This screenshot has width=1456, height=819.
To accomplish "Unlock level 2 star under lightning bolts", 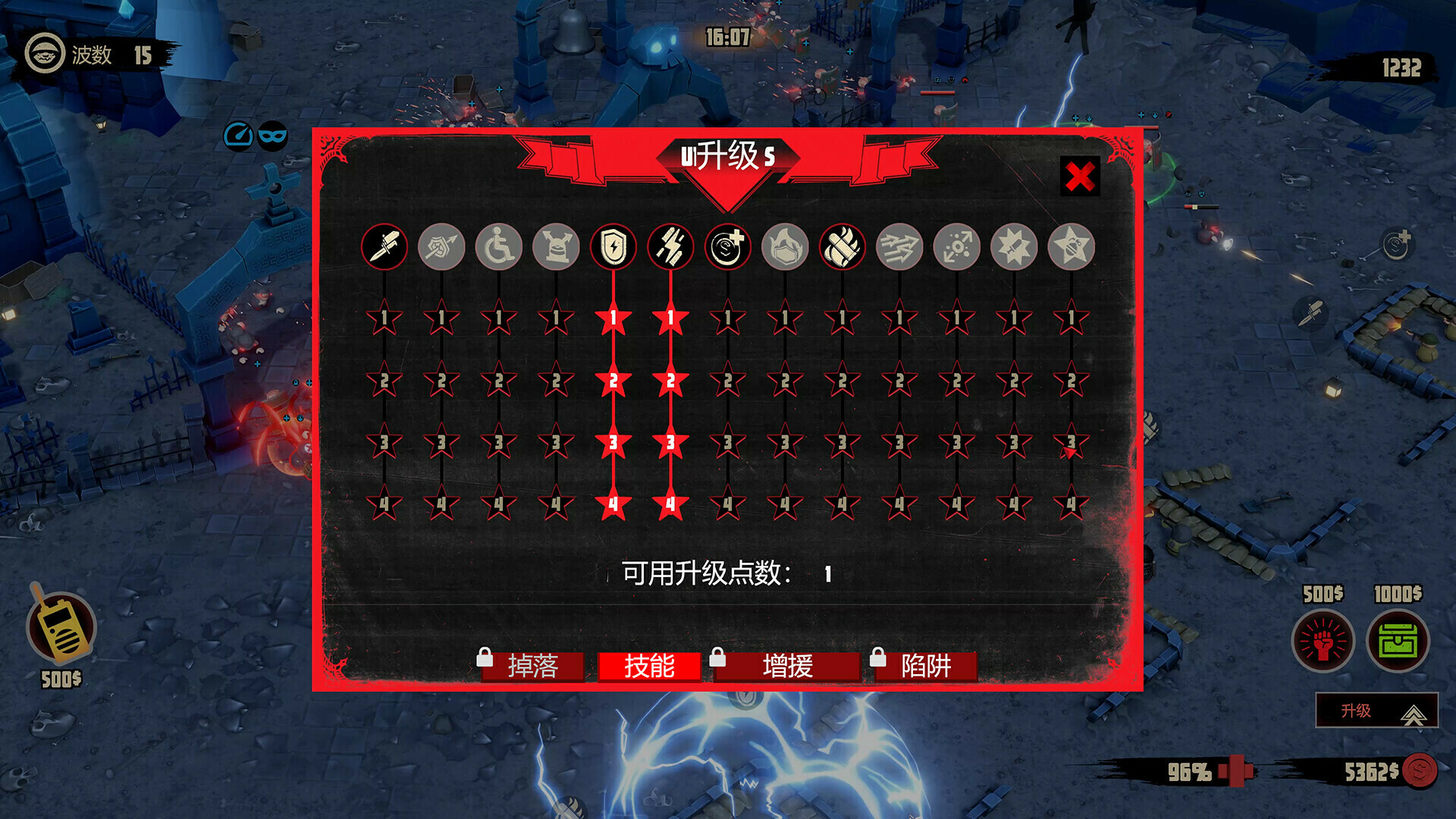I will (x=671, y=382).
